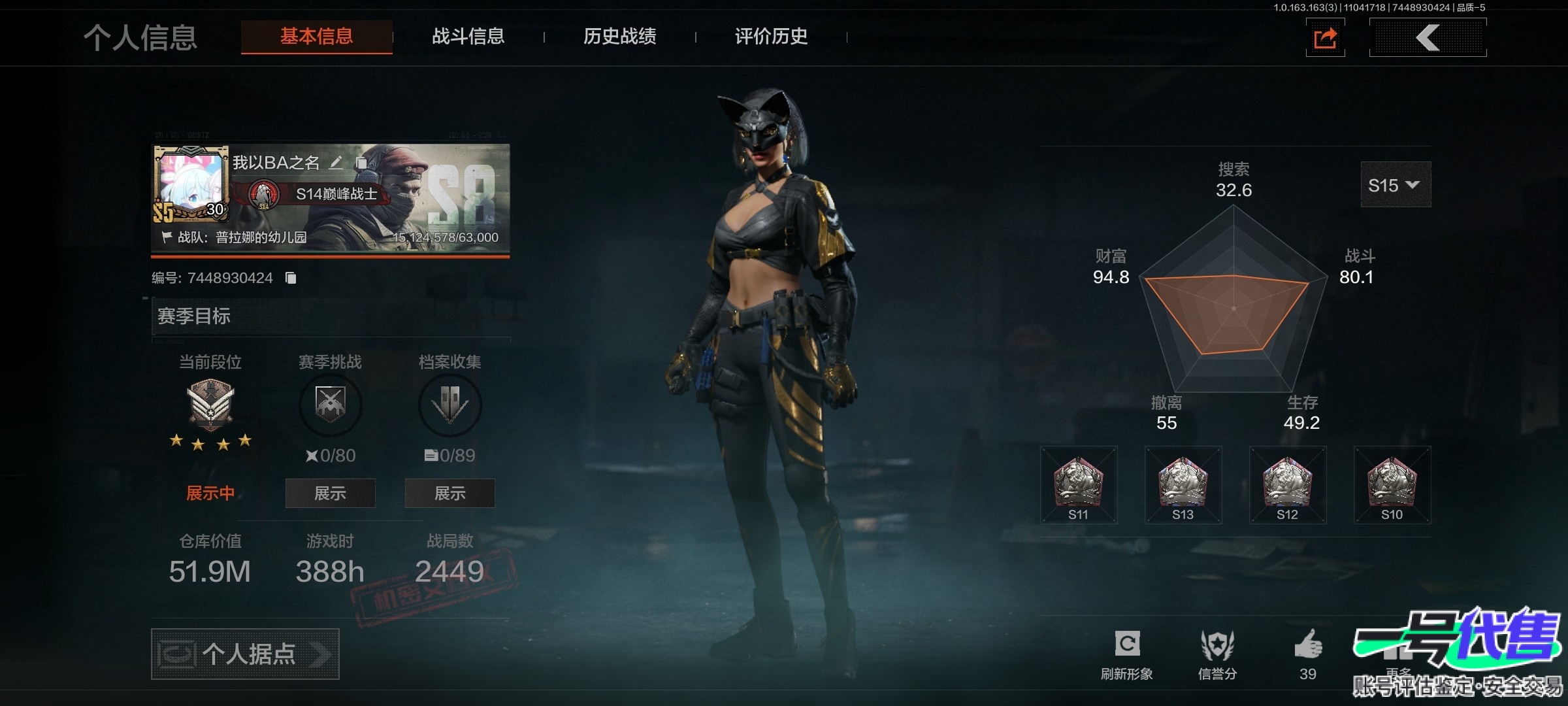The image size is (1568, 706).
Task: Click the orange share icon
Action: coord(1325,38)
